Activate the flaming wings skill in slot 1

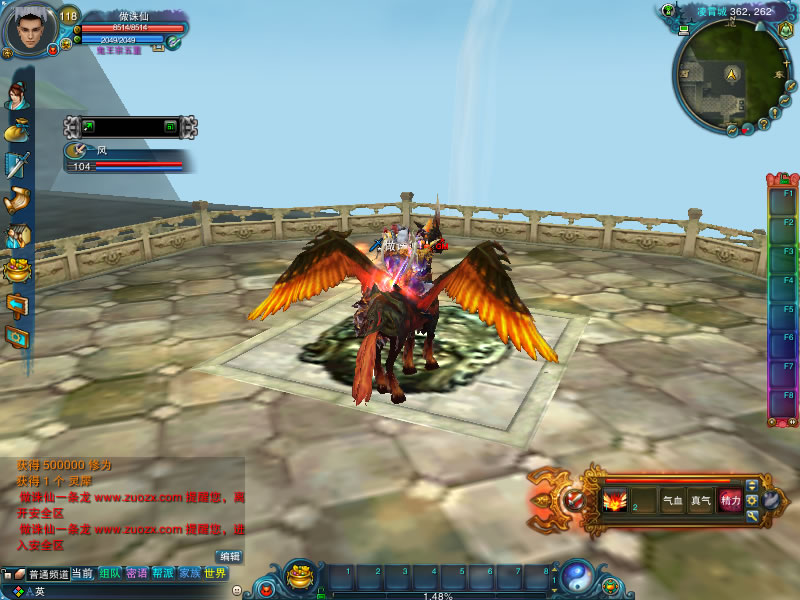(x=613, y=500)
